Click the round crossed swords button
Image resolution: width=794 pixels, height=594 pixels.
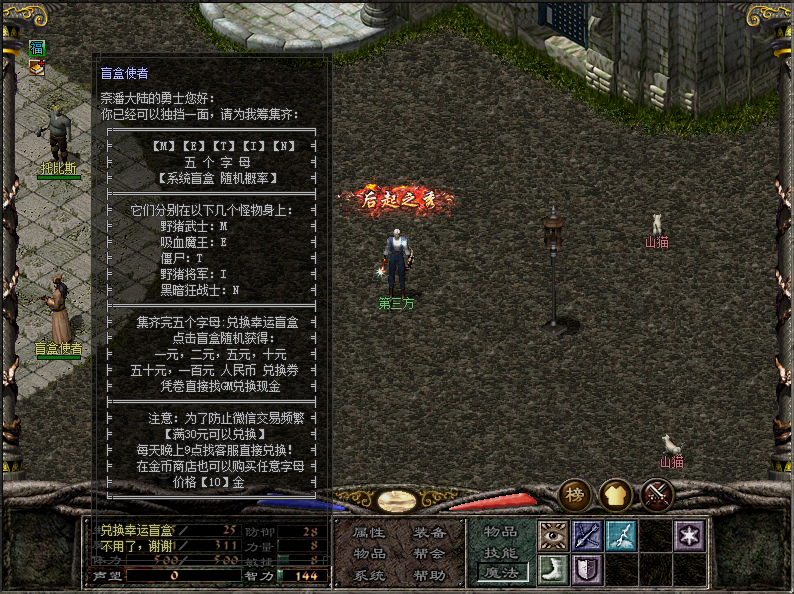click(x=656, y=494)
